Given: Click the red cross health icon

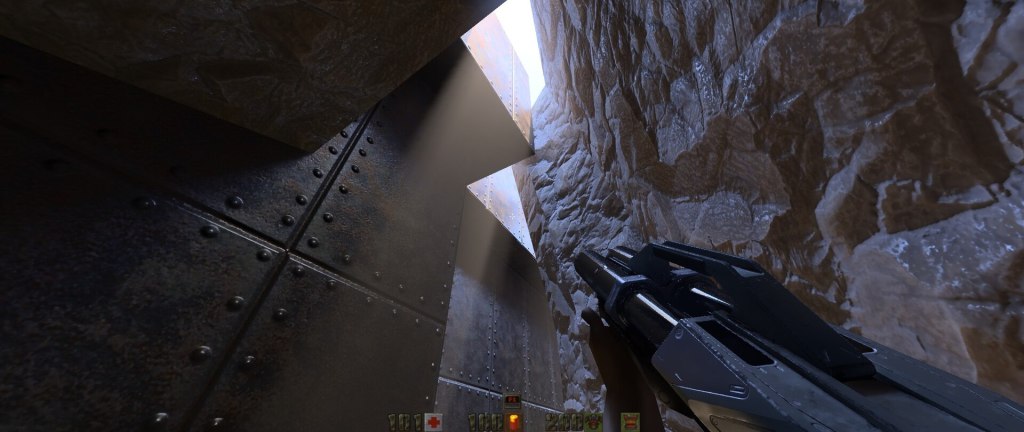Looking at the screenshot, I should [433, 422].
